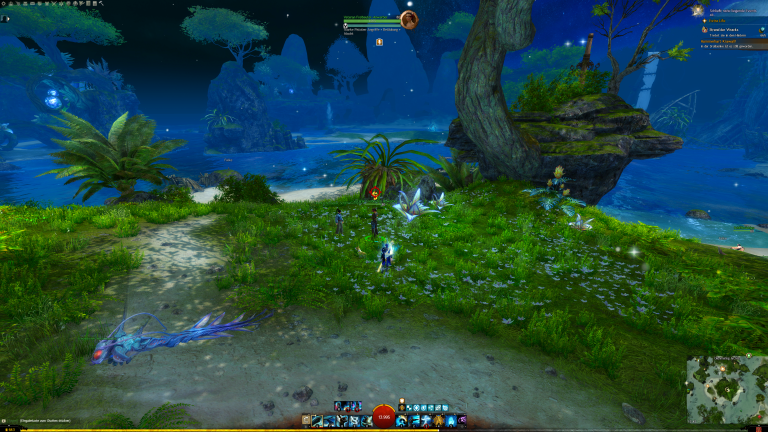
Task: Activate the first profession skill above weapon bar
Action: [340, 406]
